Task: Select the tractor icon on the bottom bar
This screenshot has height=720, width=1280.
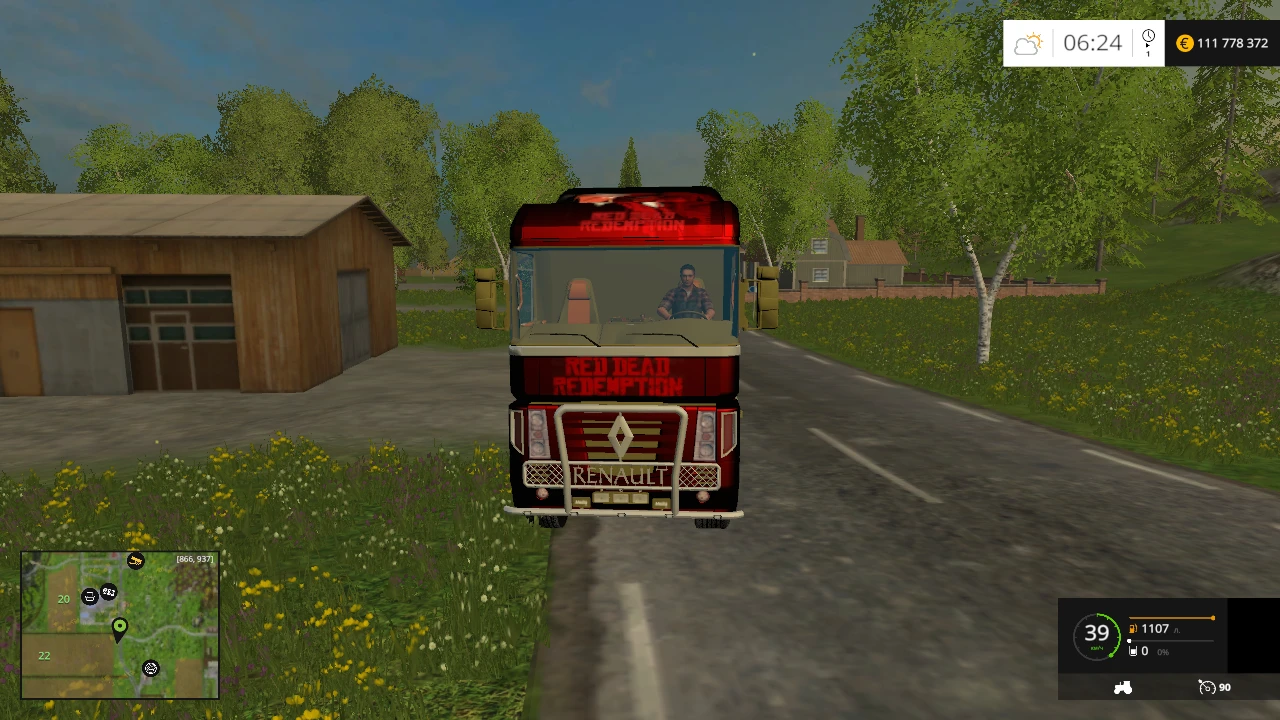Action: pyautogui.click(x=1123, y=687)
